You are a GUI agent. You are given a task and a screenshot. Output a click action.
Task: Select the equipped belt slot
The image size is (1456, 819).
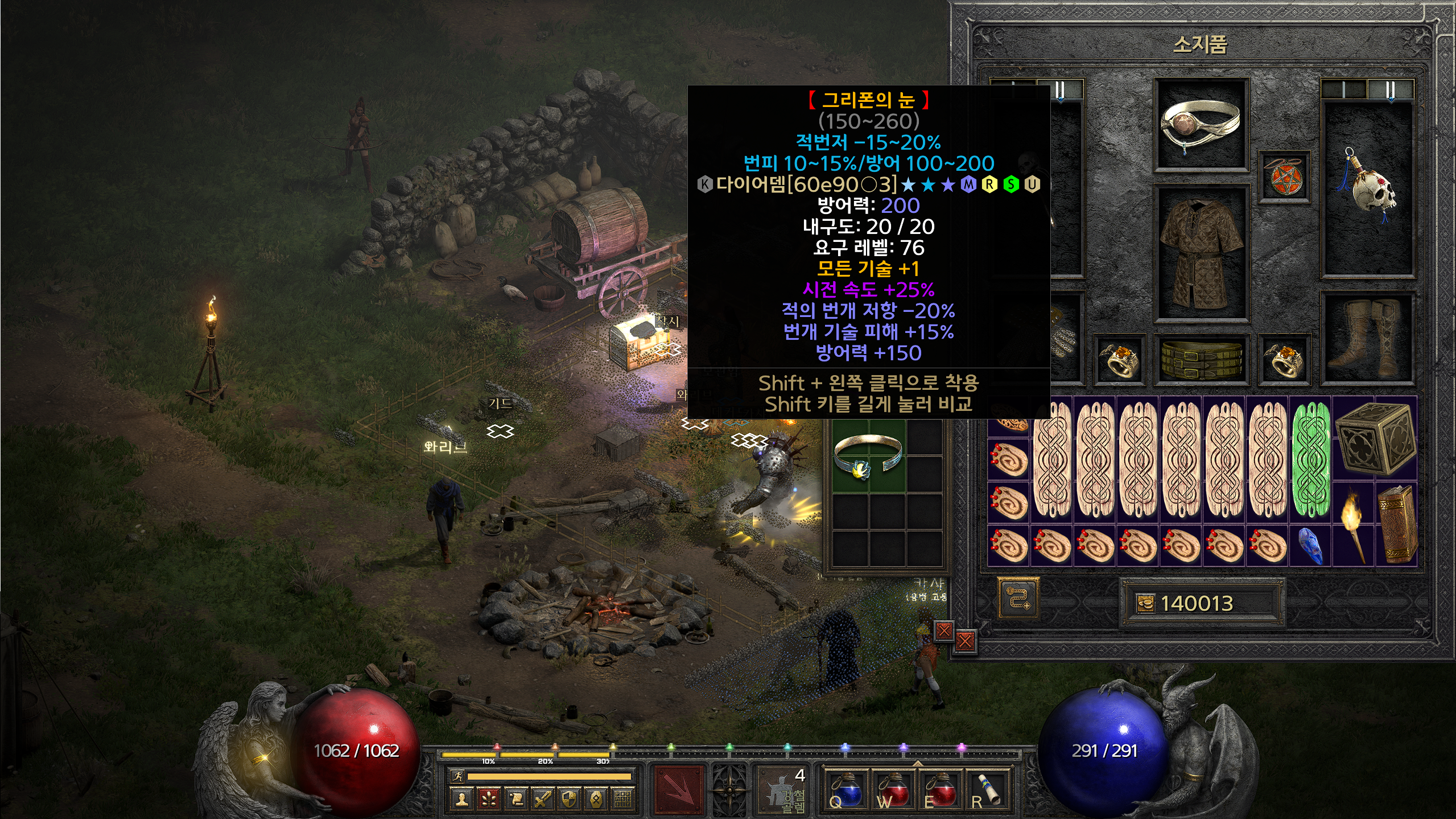click(1201, 359)
